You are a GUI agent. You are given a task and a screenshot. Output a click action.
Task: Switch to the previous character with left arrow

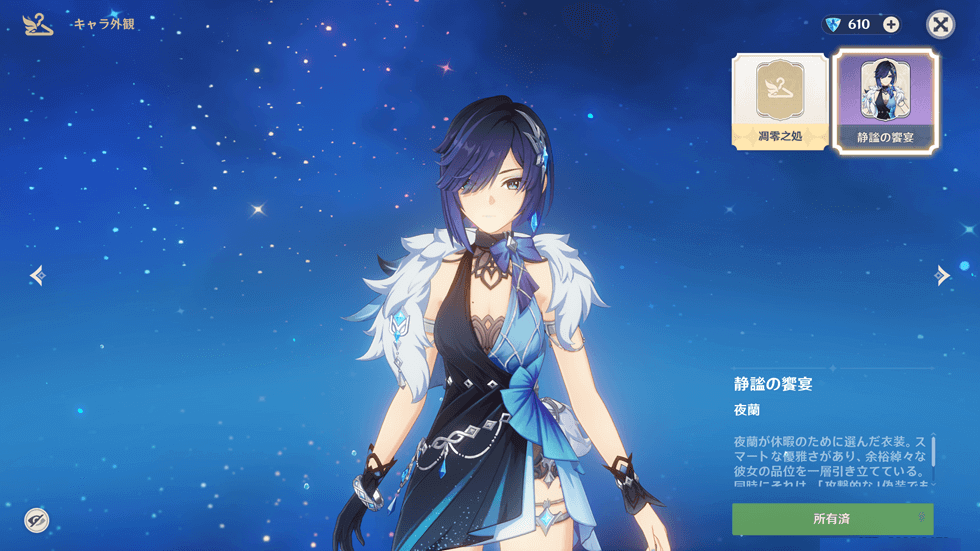(x=38, y=275)
